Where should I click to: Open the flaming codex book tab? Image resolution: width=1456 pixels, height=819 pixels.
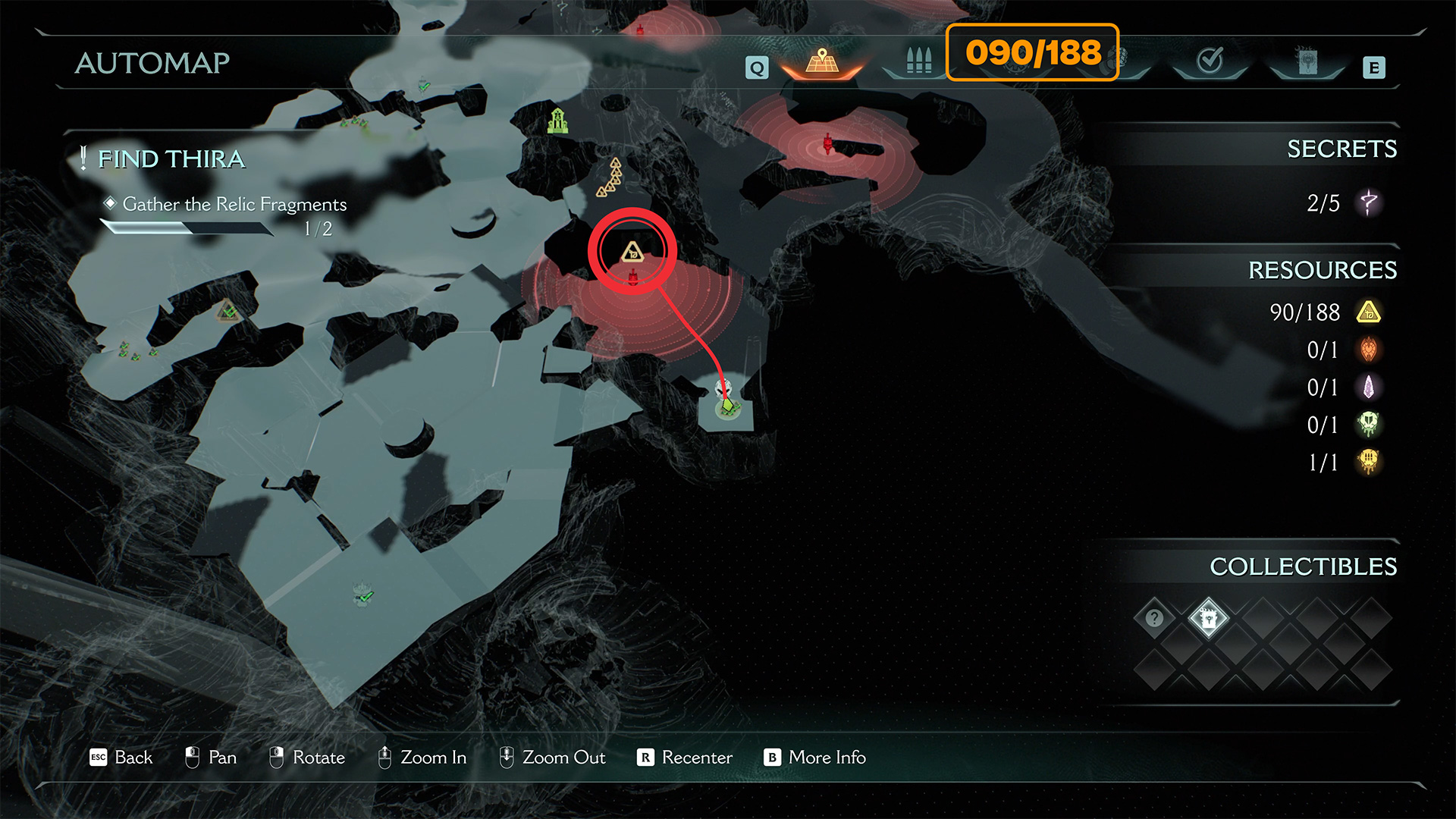click(1307, 61)
